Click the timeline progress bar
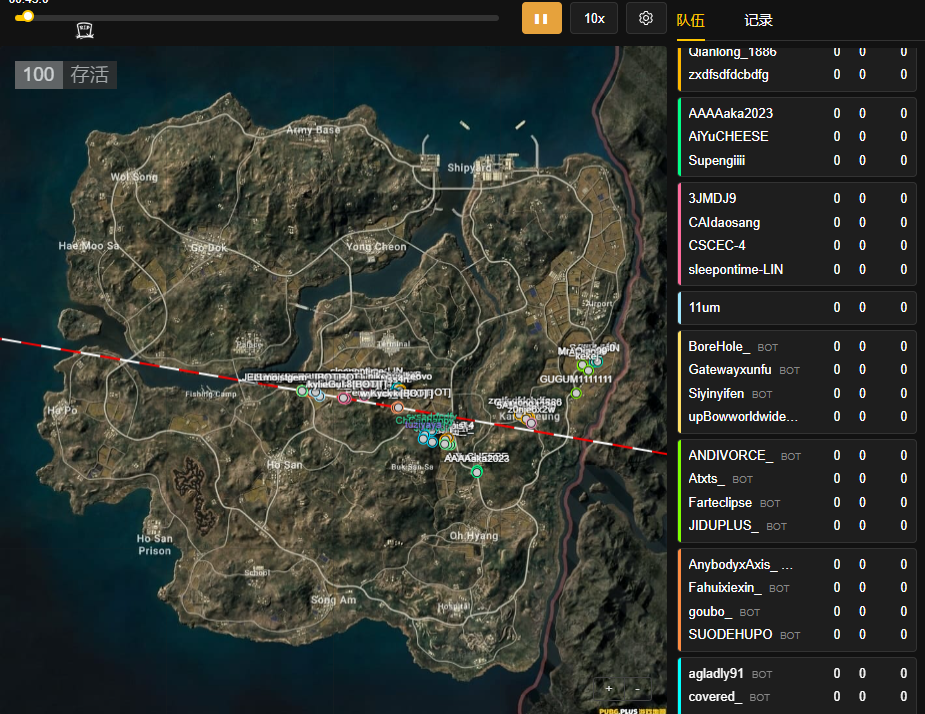Viewport: 925px width, 714px height. pyautogui.click(x=260, y=17)
